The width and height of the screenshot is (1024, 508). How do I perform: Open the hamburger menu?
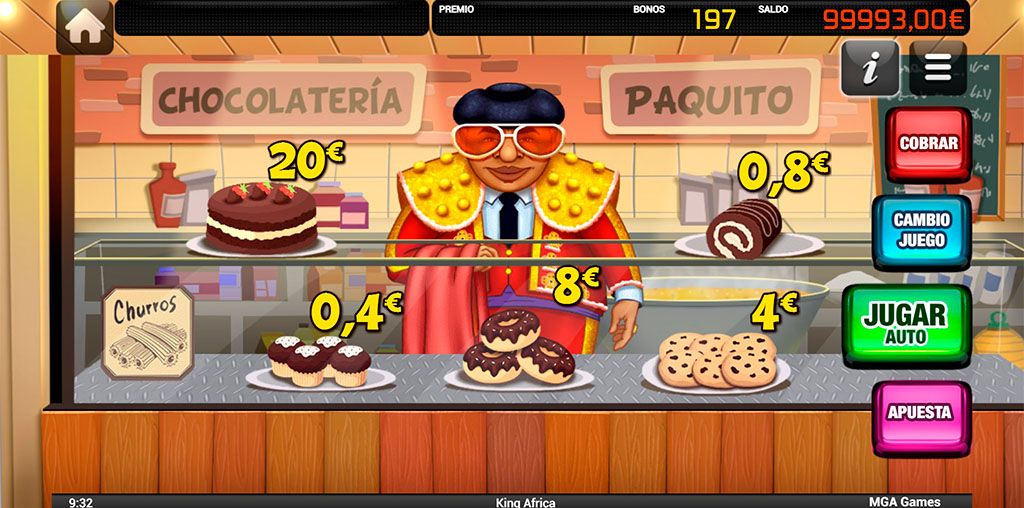pyautogui.click(x=937, y=67)
